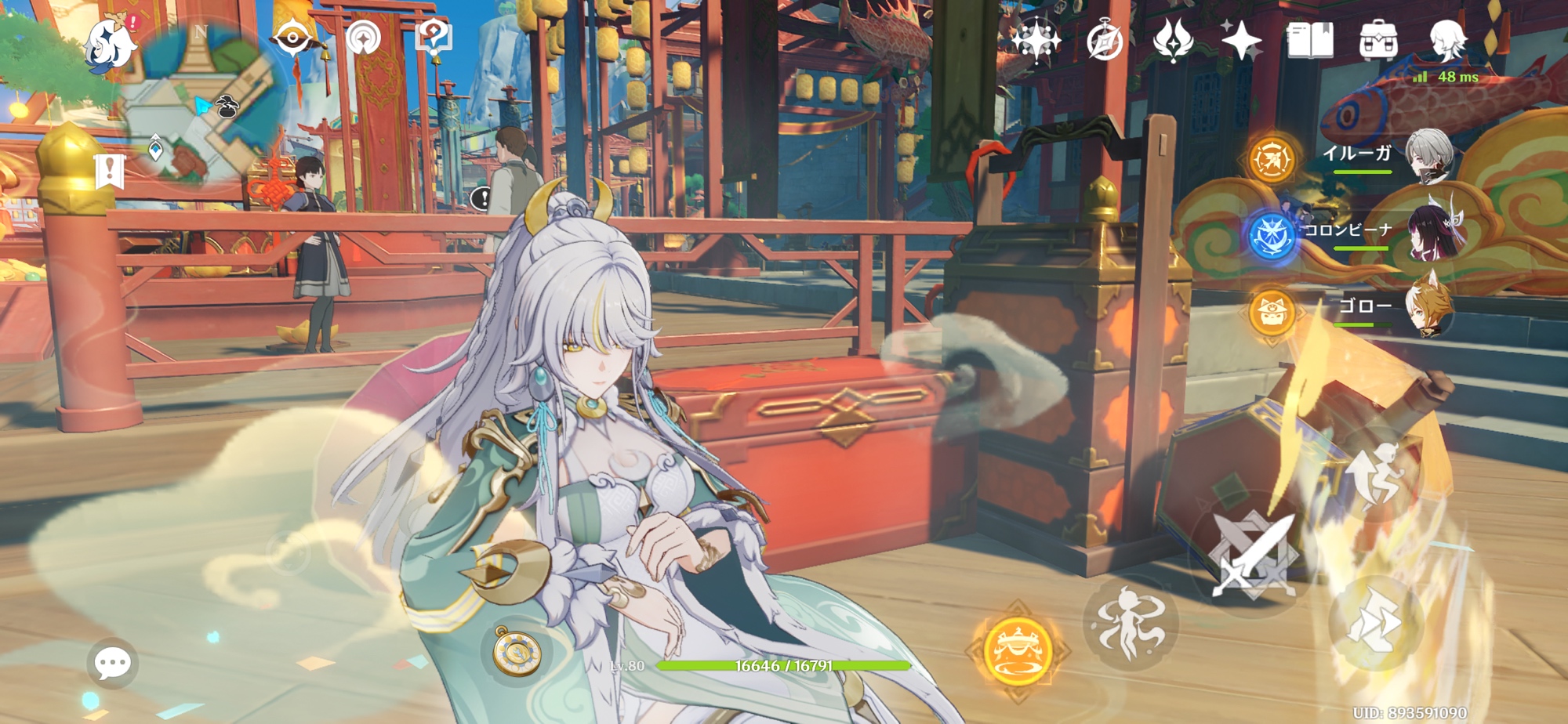Open the open book handbook icon

(1309, 40)
